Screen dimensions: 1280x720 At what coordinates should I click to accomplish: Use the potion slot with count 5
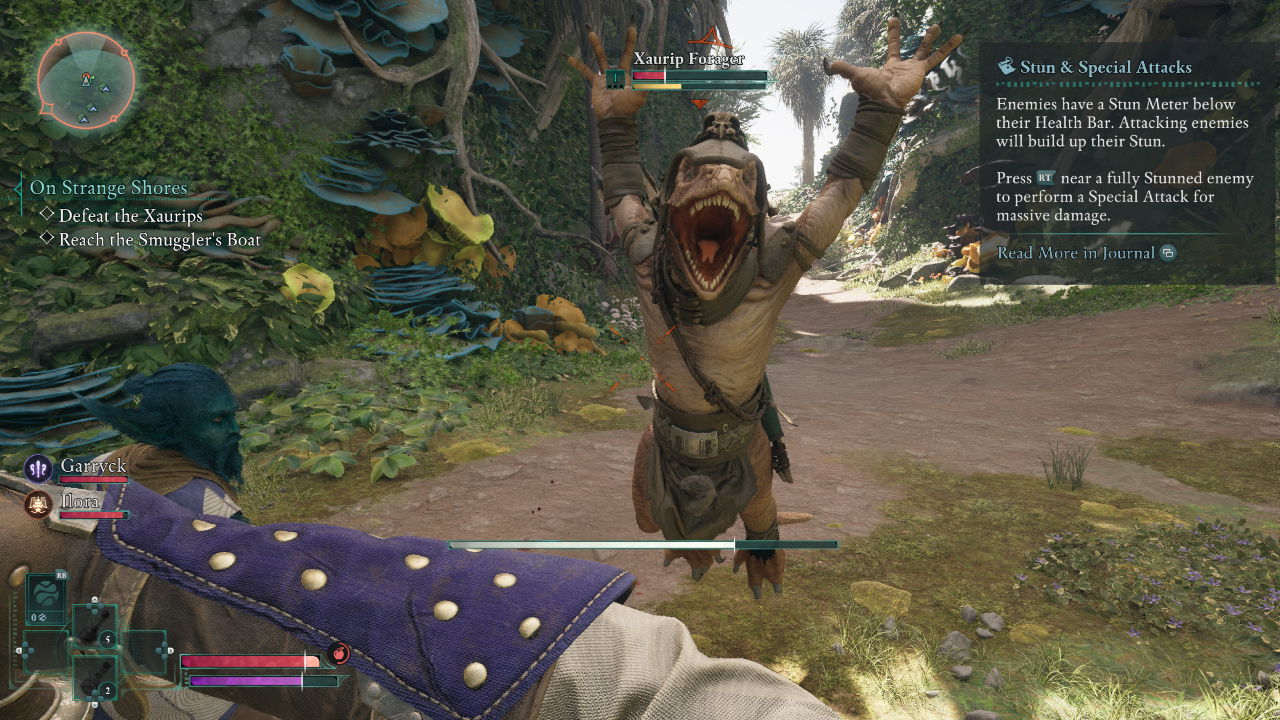click(95, 626)
